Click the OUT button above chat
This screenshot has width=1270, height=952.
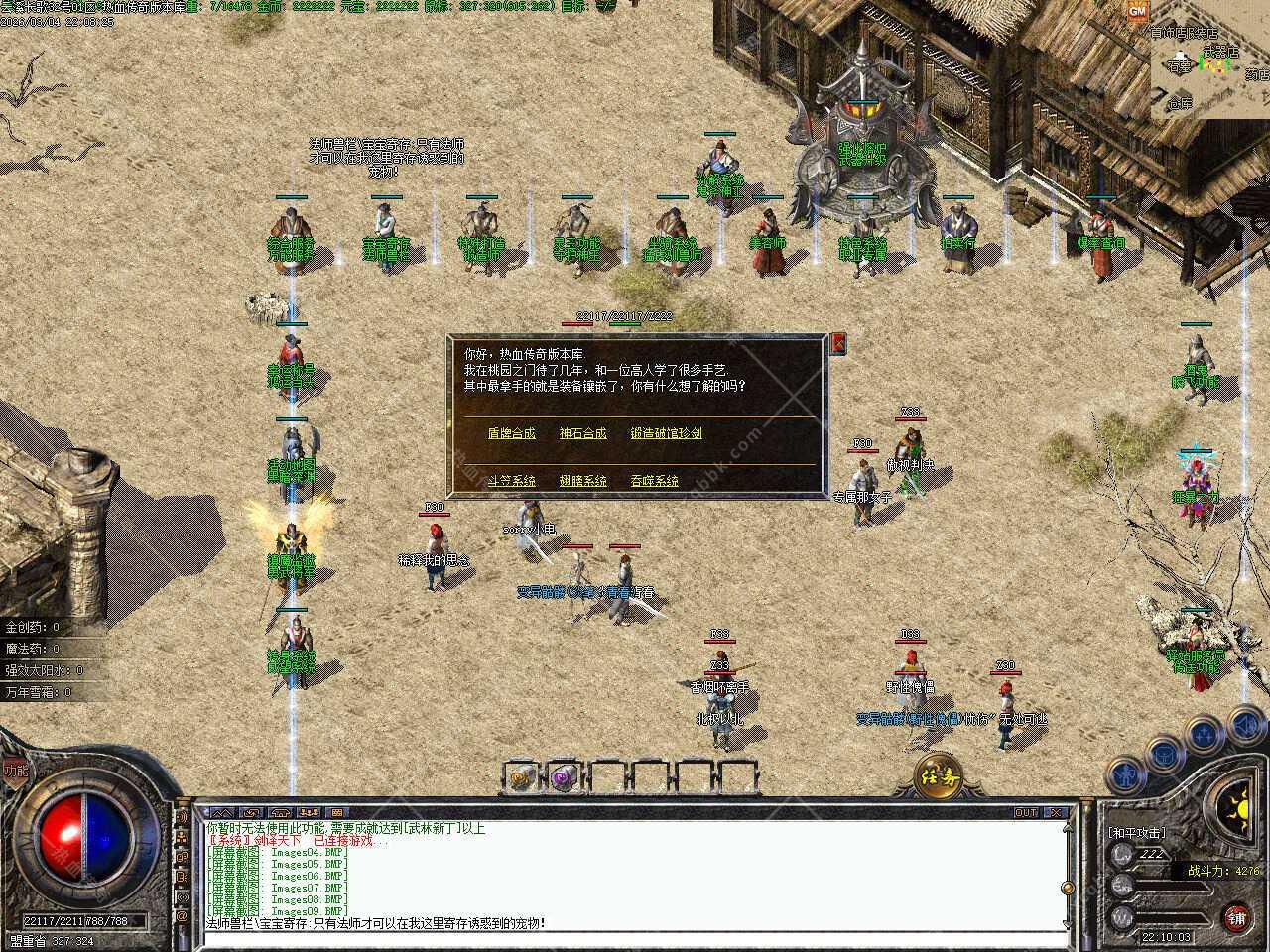(x=1026, y=813)
